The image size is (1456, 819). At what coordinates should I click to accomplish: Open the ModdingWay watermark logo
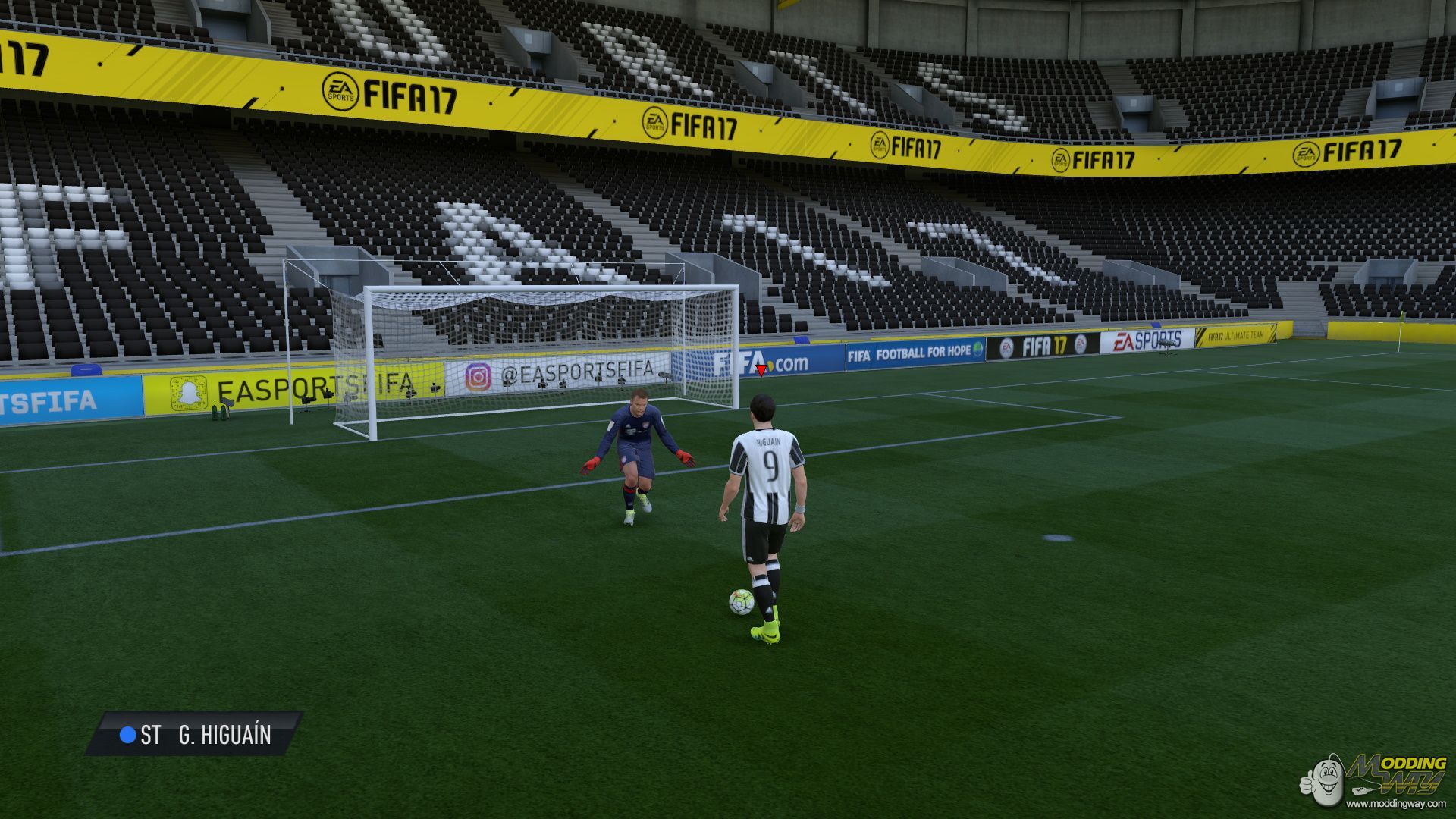click(x=1374, y=779)
